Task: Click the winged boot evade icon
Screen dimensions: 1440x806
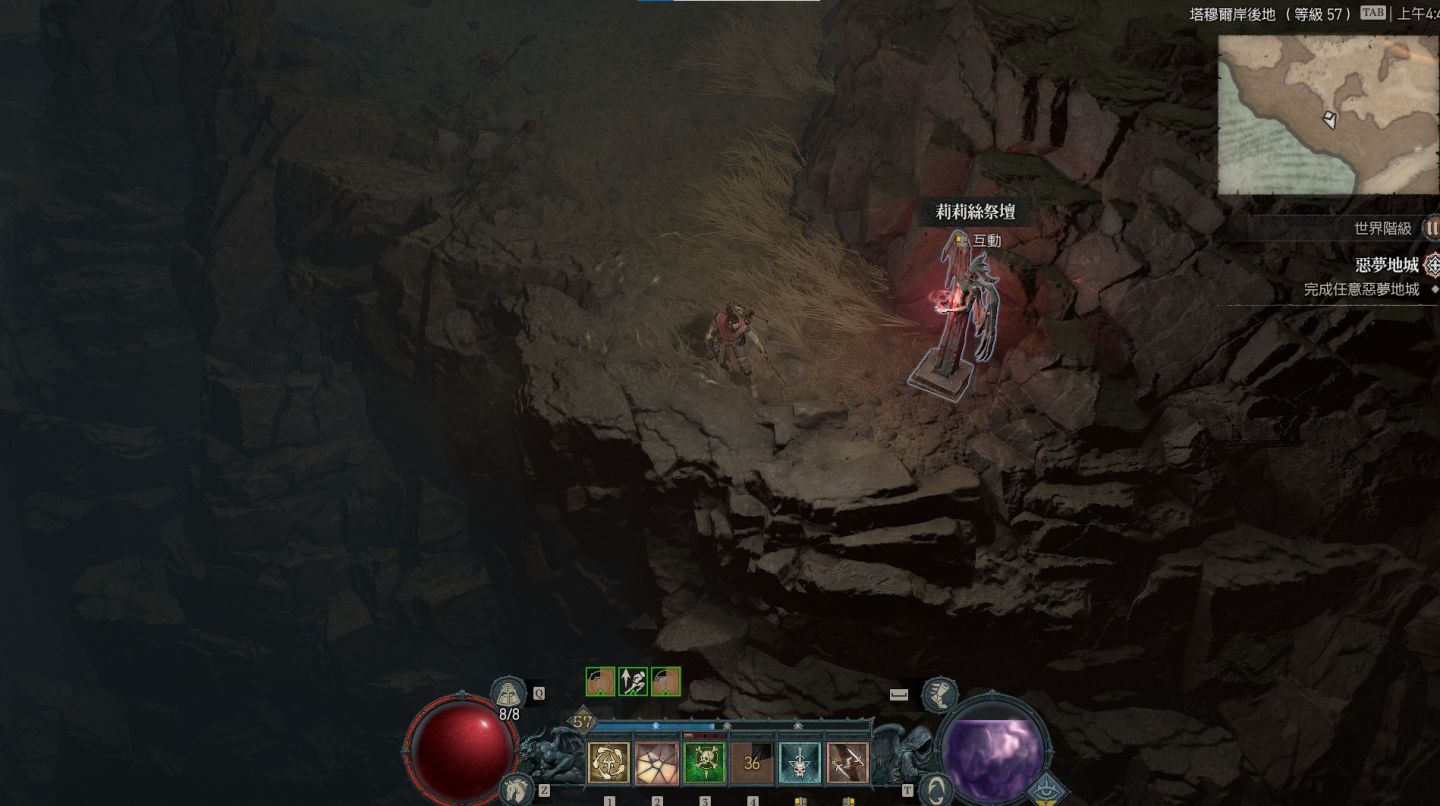Action: [x=939, y=694]
